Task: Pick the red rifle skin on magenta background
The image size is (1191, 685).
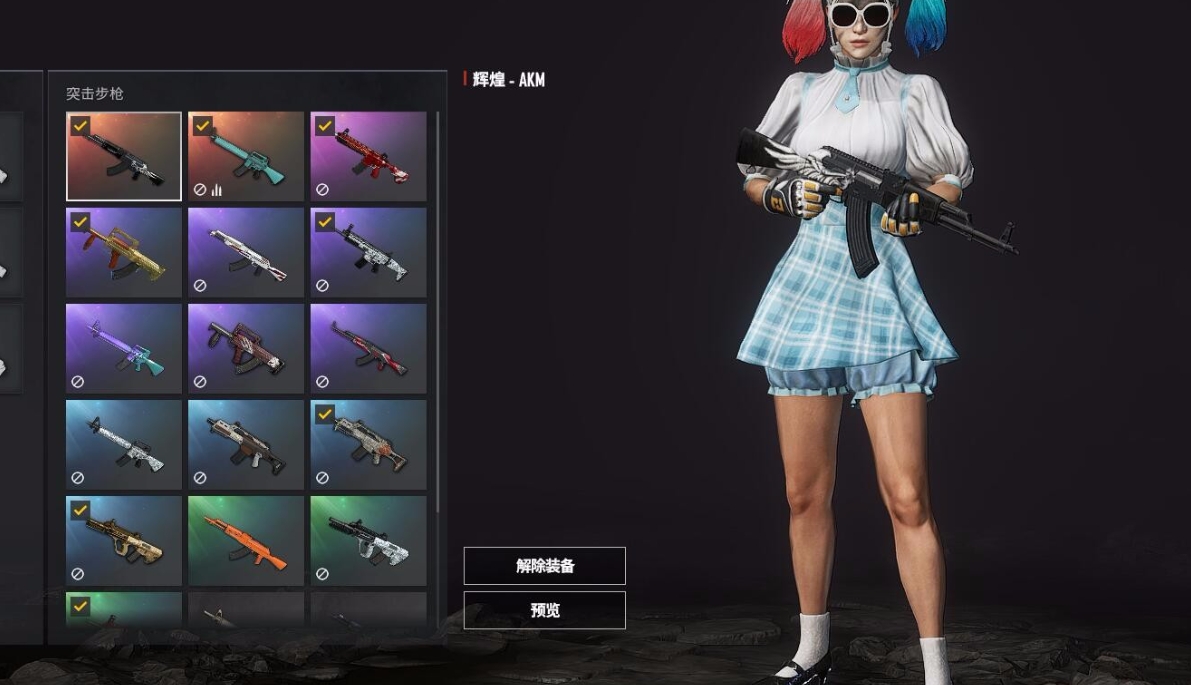Action: (368, 157)
